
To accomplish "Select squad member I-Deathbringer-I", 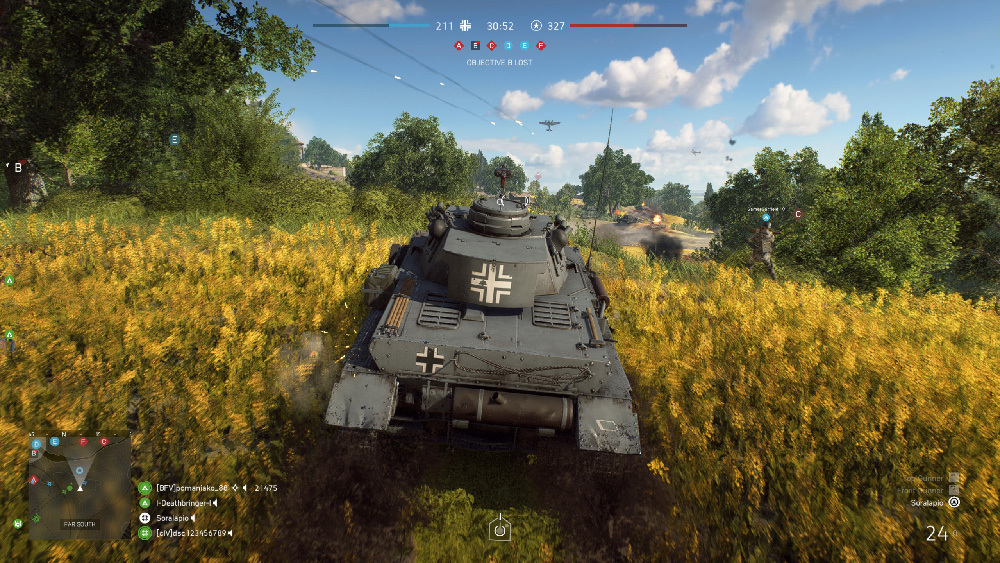I will tap(185, 502).
